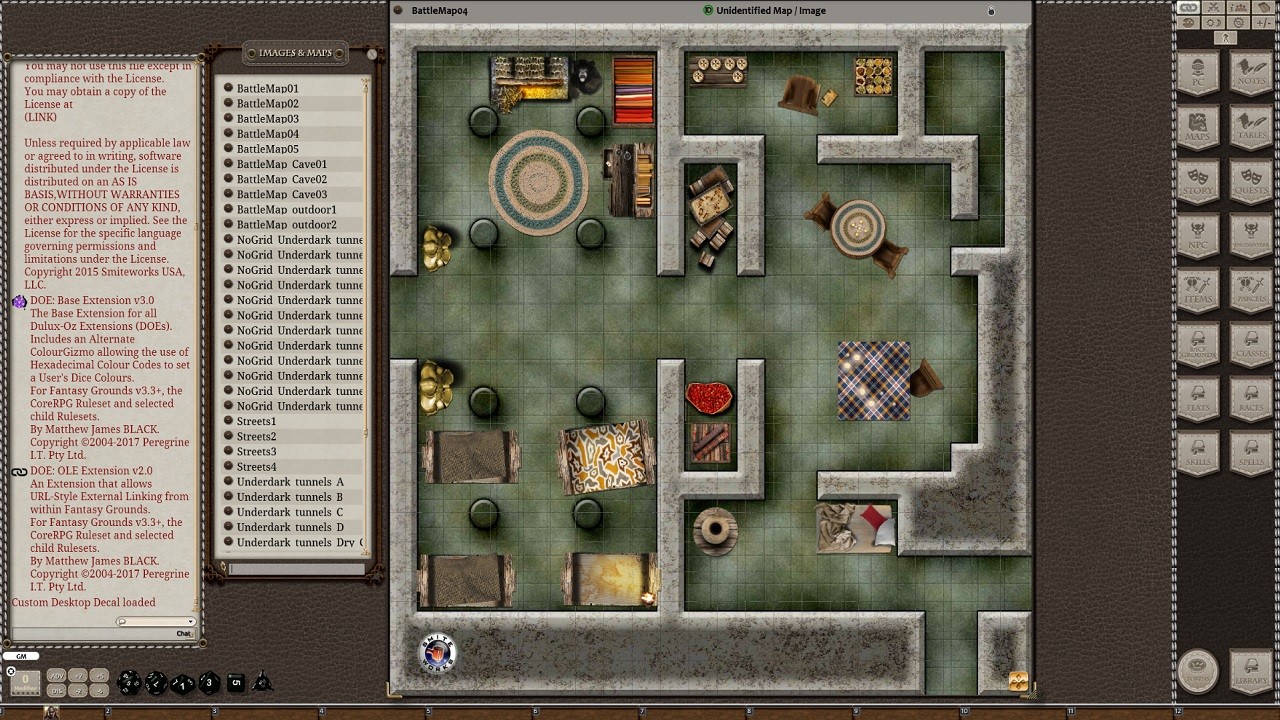1280x720 pixels.
Task: Open the Notes sidebar button
Action: click(x=1251, y=74)
